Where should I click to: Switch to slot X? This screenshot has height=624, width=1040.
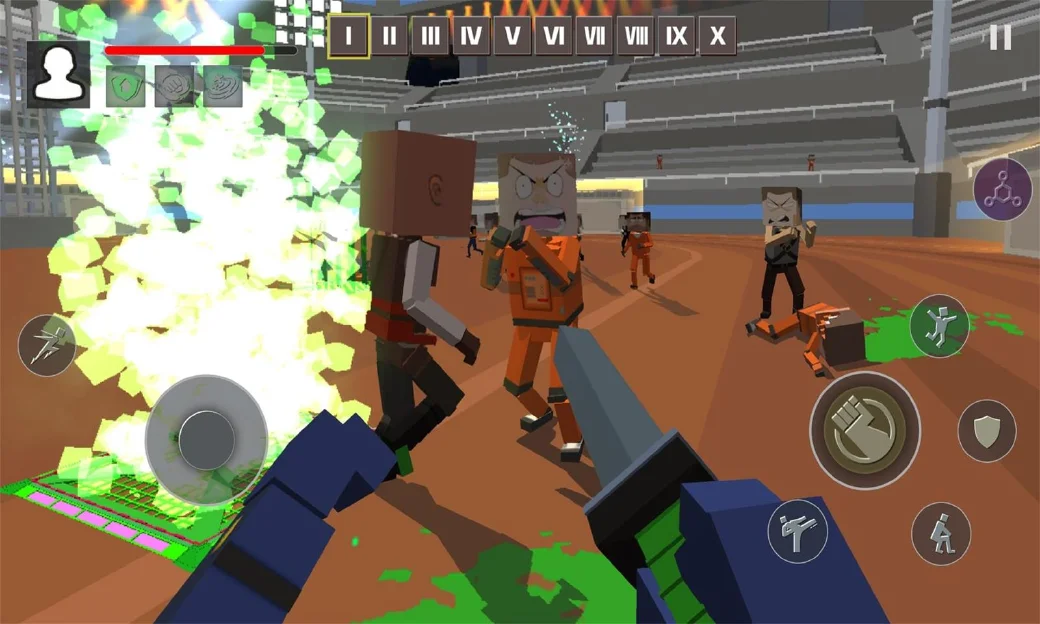[717, 37]
